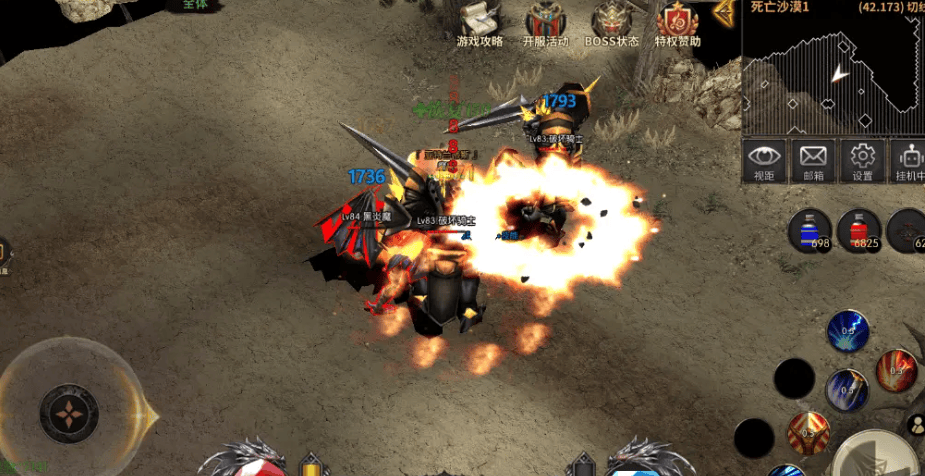Screen dimensions: 925x476
Task: Click the virtual joystick center
Action: pyautogui.click(x=68, y=413)
